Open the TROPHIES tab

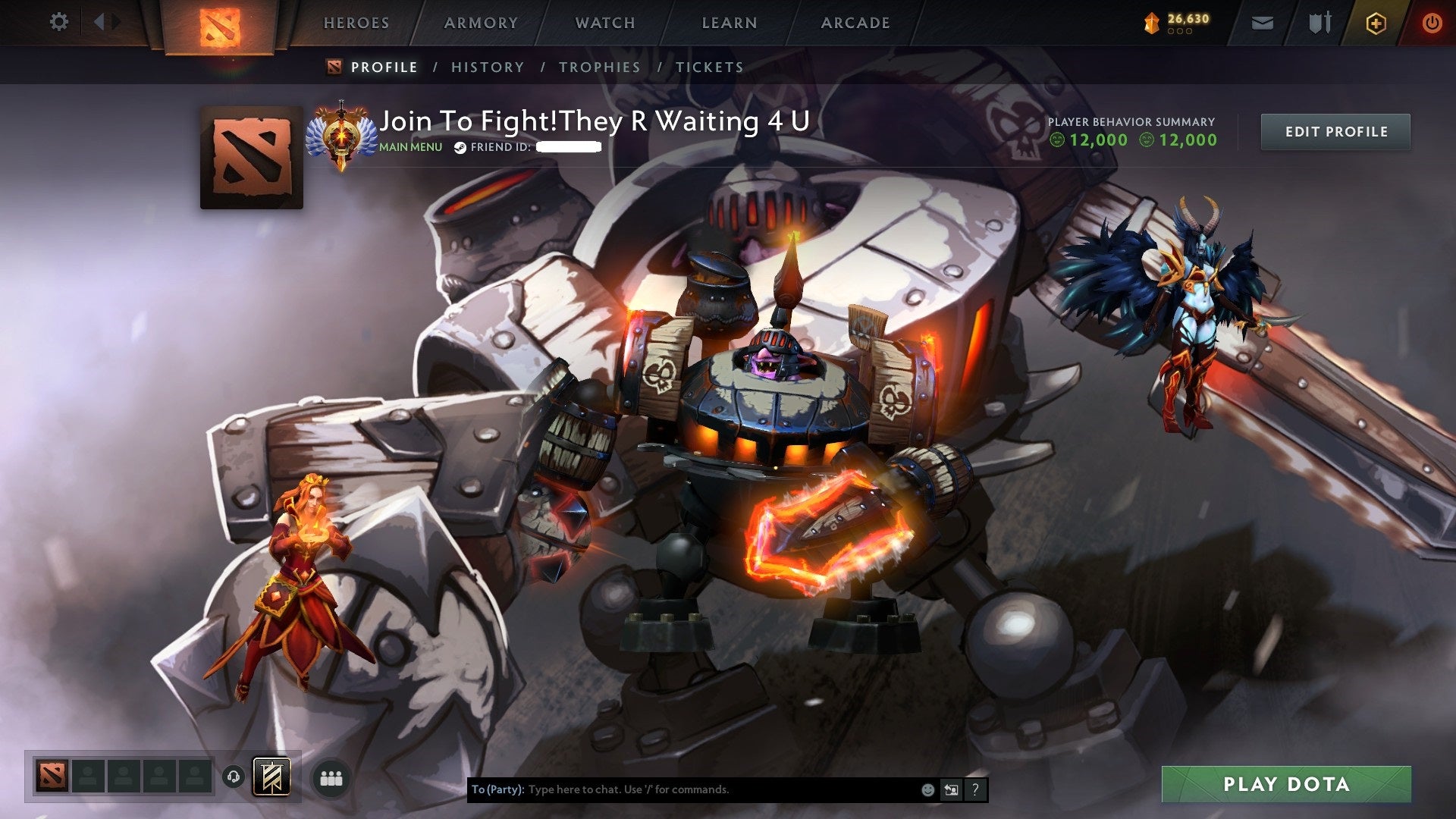599,67
